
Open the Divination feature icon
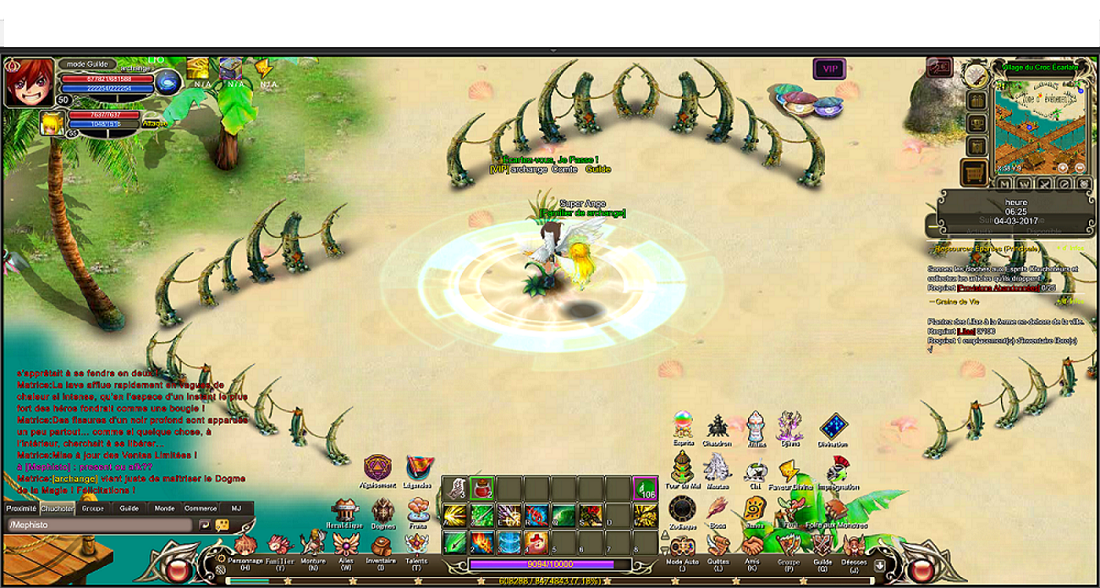click(833, 428)
